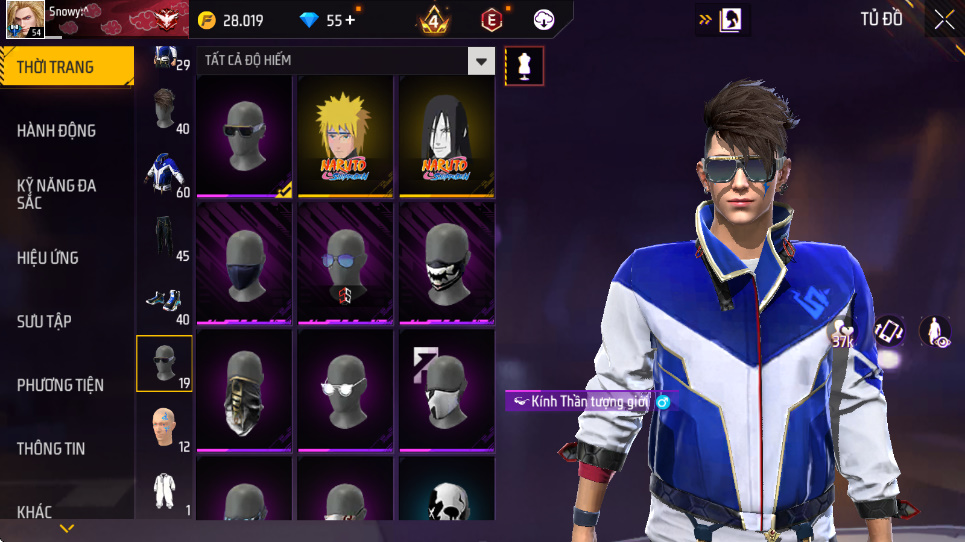This screenshot has height=542, width=965.
Task: Click the mannequin outfit preview button
Action: click(x=525, y=66)
